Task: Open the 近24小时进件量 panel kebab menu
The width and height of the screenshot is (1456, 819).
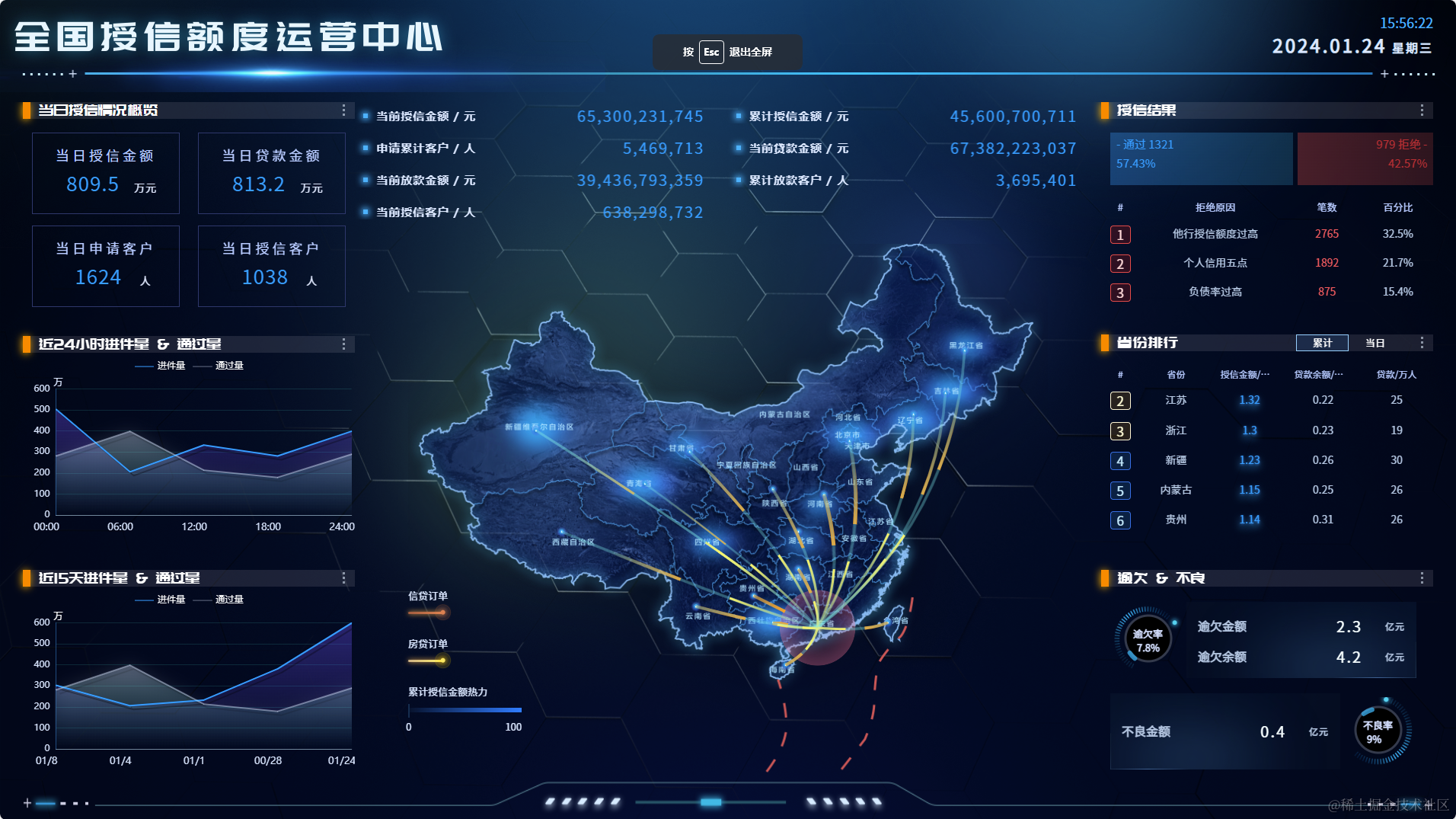Action: point(343,344)
